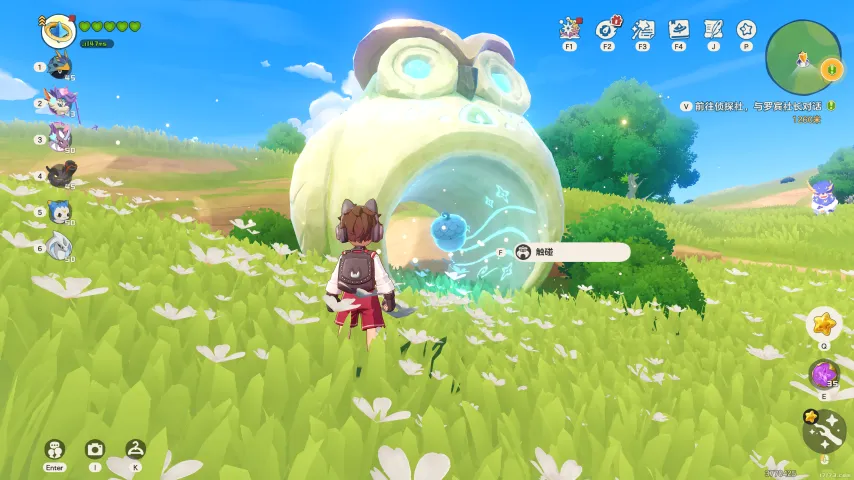Use the purple orb item with count 35

[824, 375]
